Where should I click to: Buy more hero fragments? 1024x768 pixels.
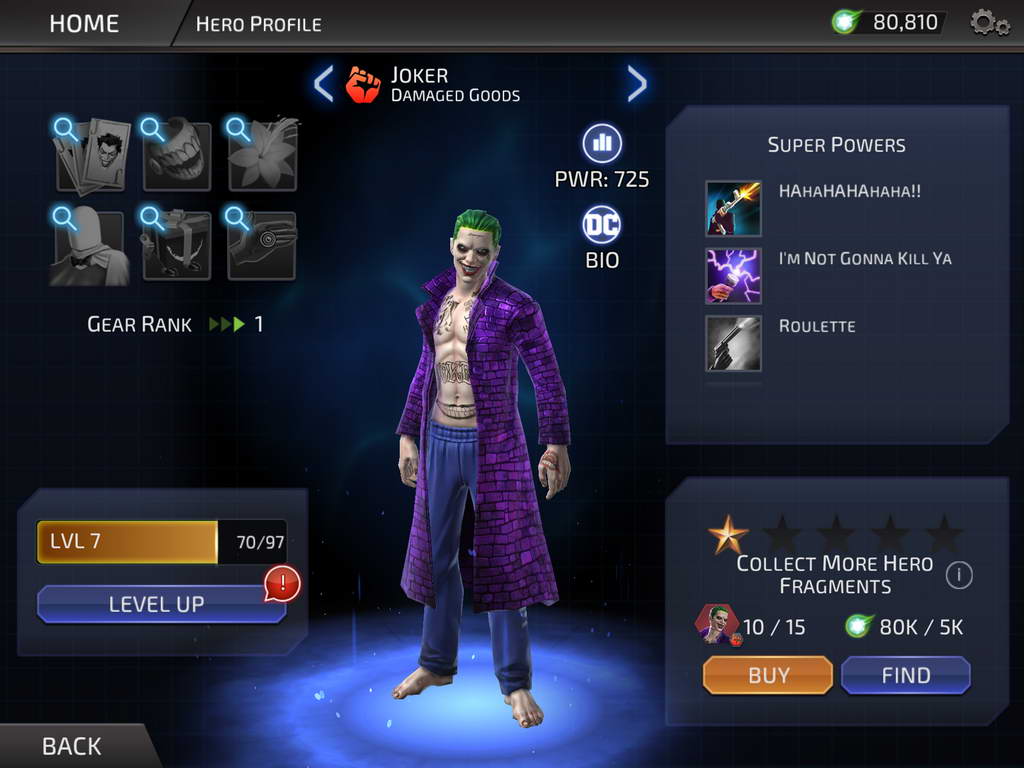coord(768,675)
